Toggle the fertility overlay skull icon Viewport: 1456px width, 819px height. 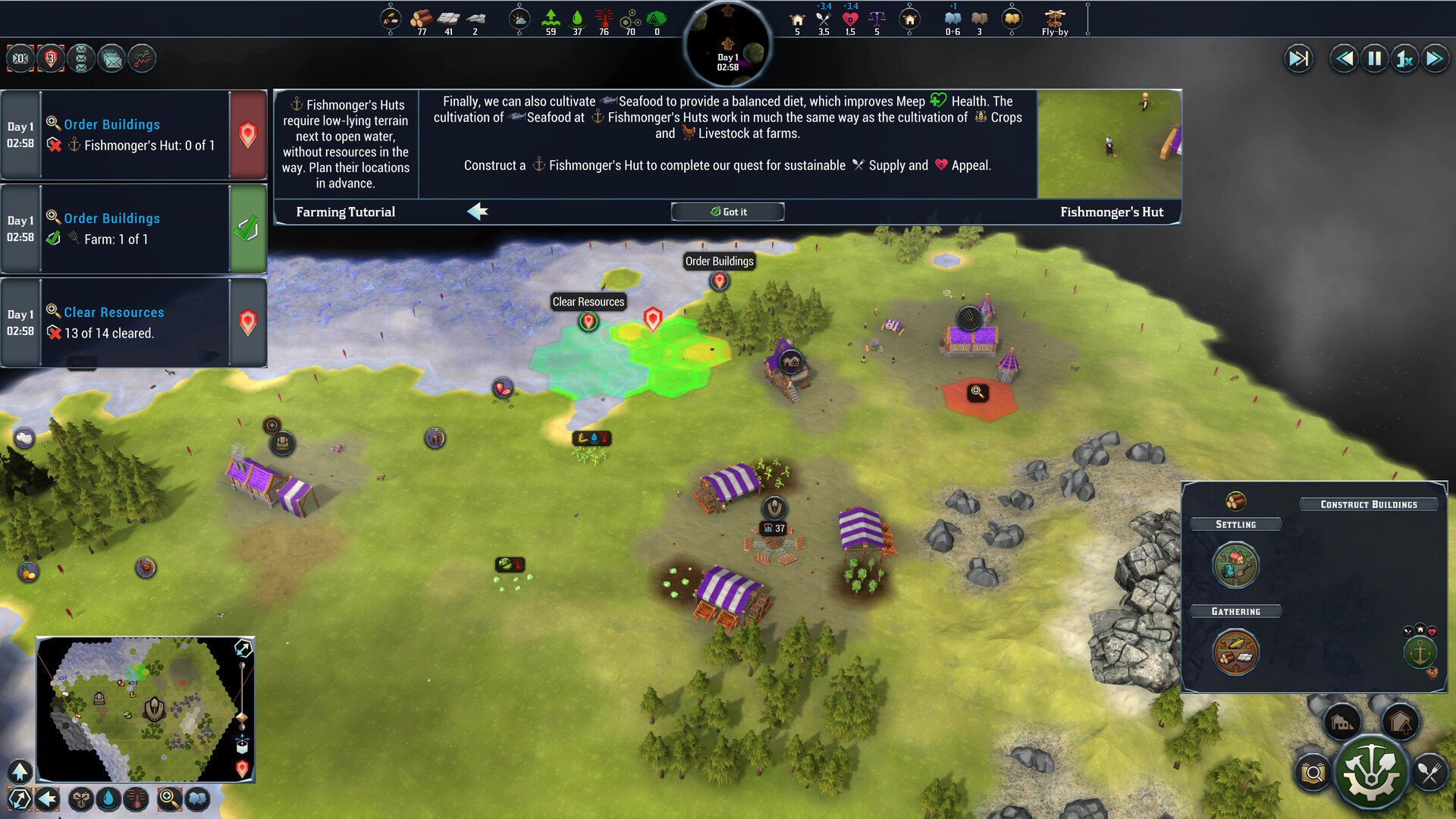coord(80,799)
